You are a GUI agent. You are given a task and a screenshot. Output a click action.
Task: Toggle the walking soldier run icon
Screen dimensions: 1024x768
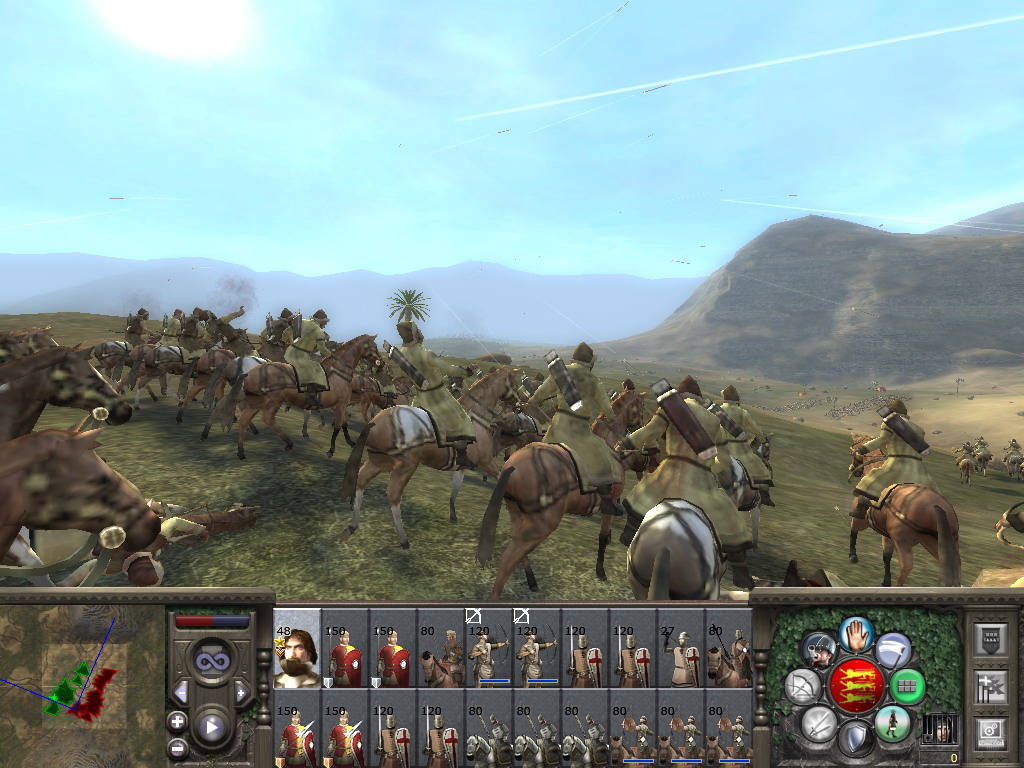[892, 722]
